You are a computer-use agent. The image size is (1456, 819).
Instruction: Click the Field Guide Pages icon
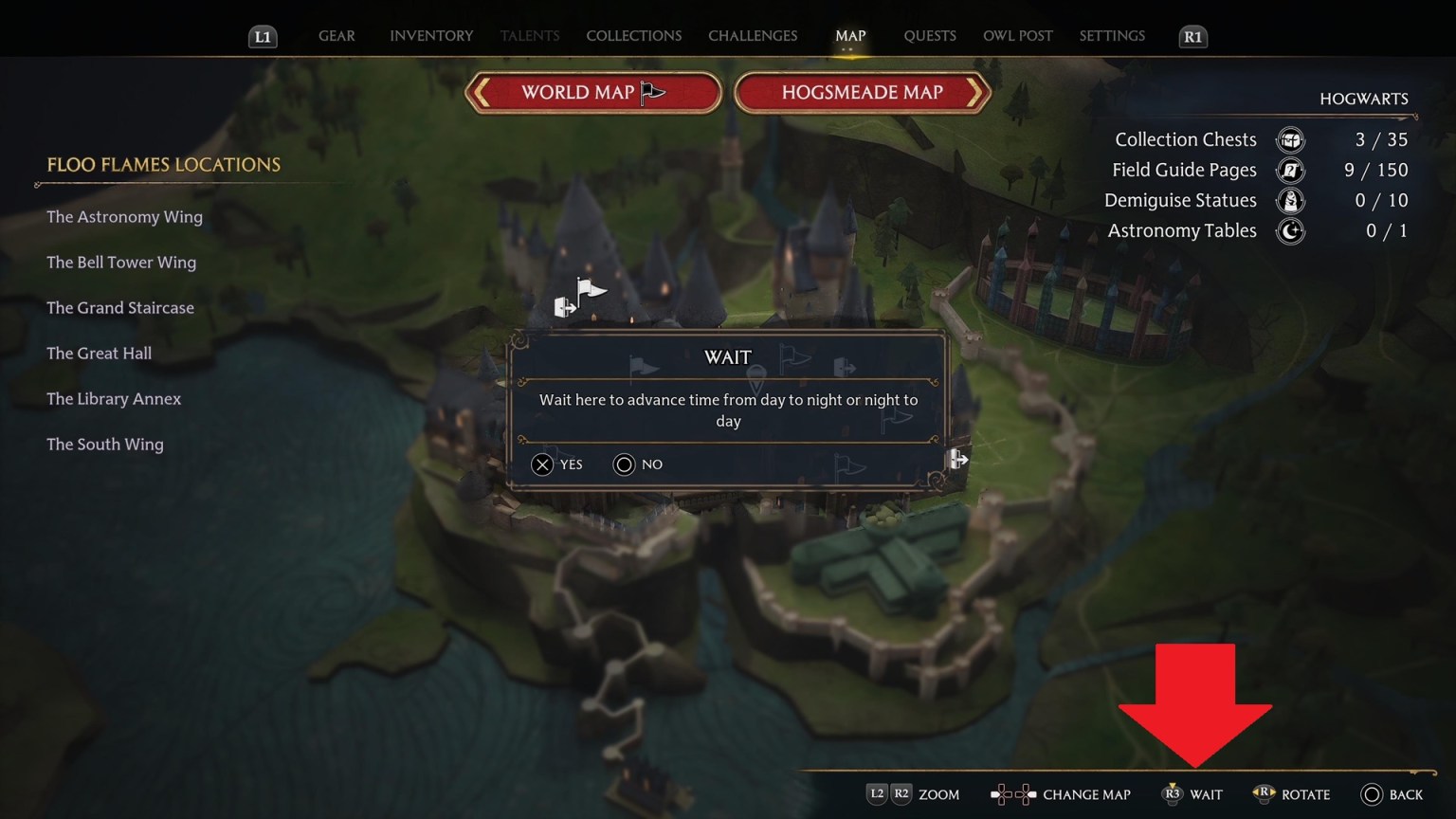point(1290,170)
